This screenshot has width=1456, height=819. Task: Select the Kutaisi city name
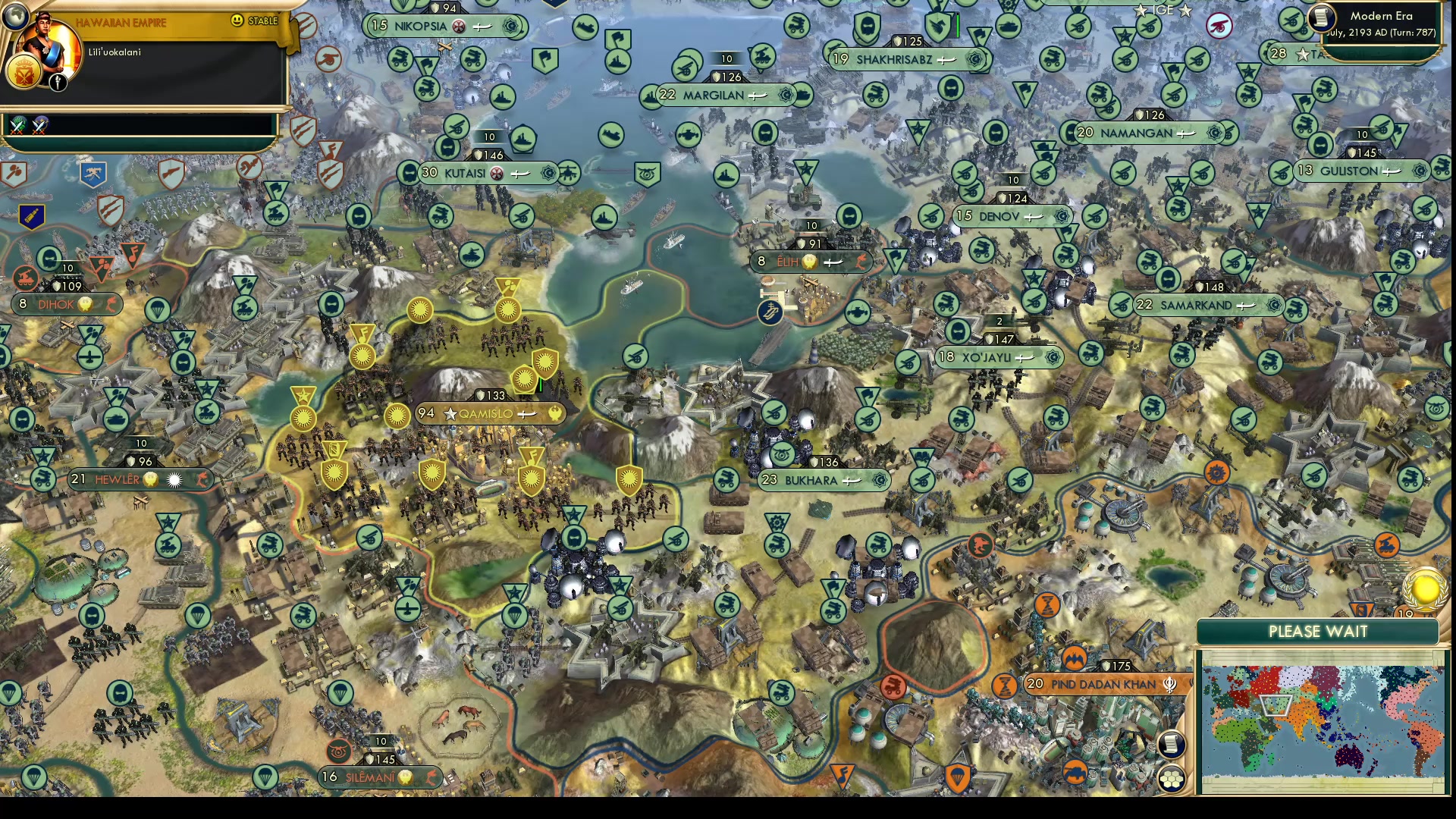click(x=465, y=172)
